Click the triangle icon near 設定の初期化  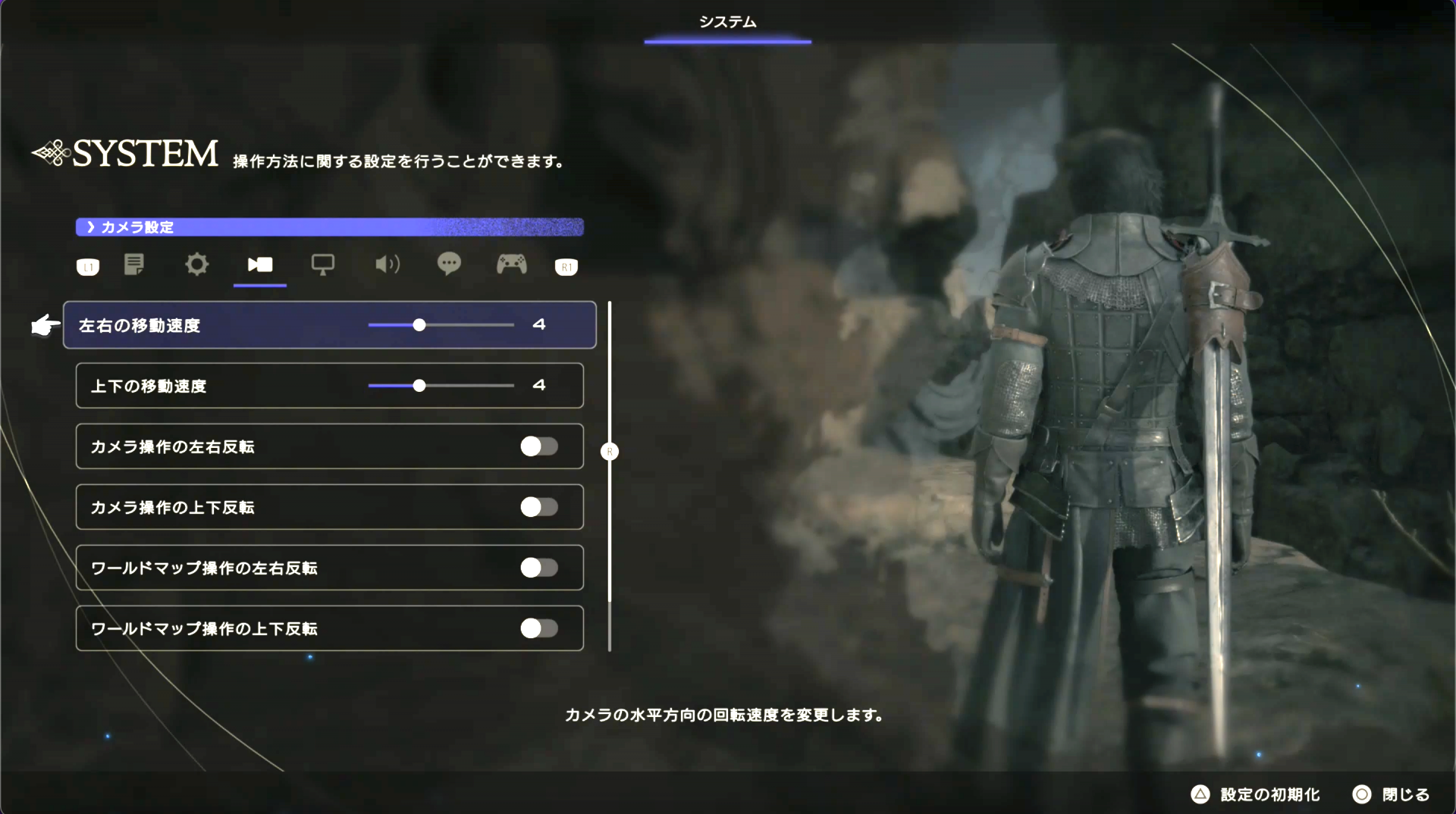pyautogui.click(x=1201, y=794)
